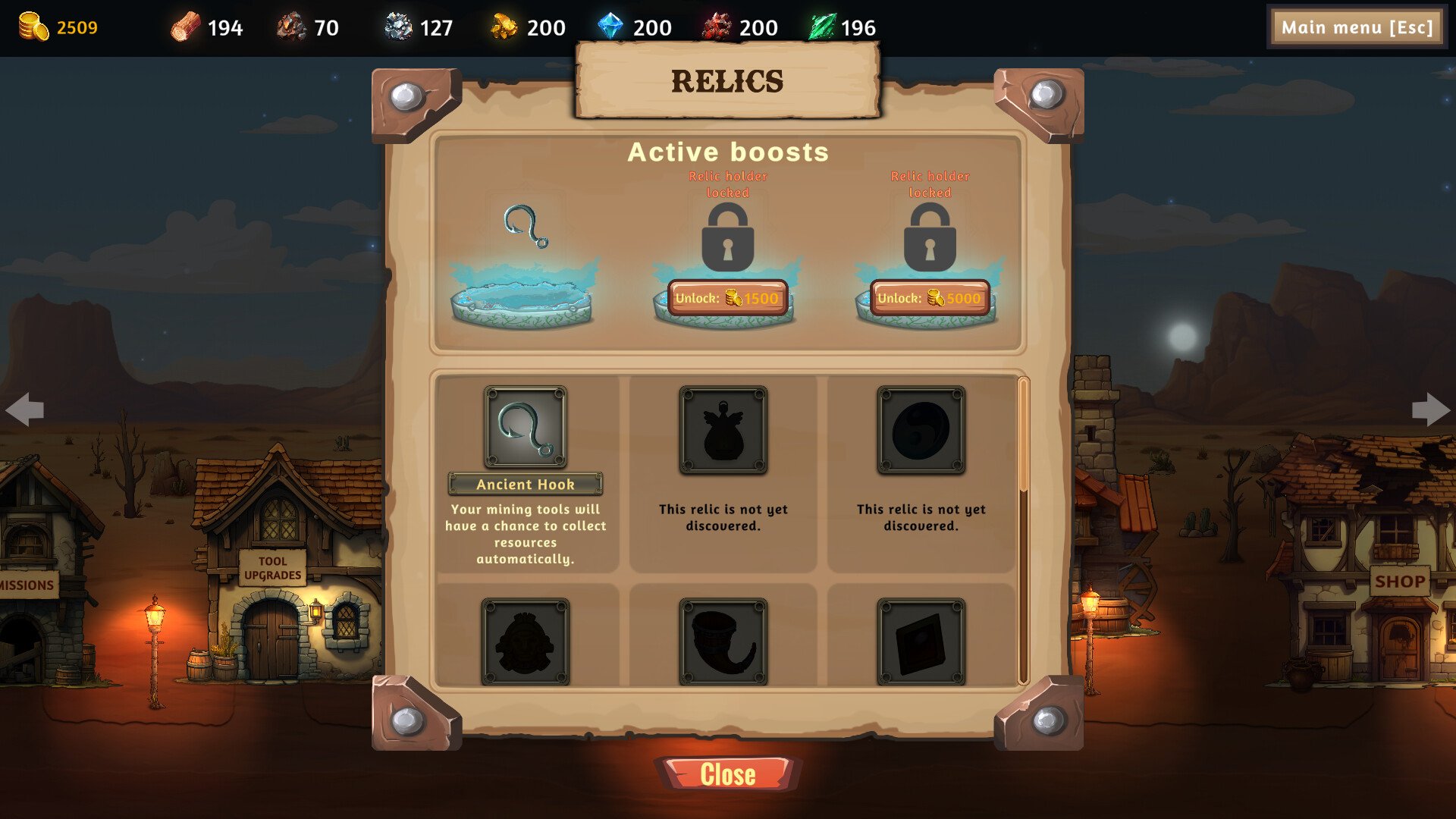Click the equipped hook in active boost pedestal
The width and height of the screenshot is (1456, 819).
tap(525, 227)
